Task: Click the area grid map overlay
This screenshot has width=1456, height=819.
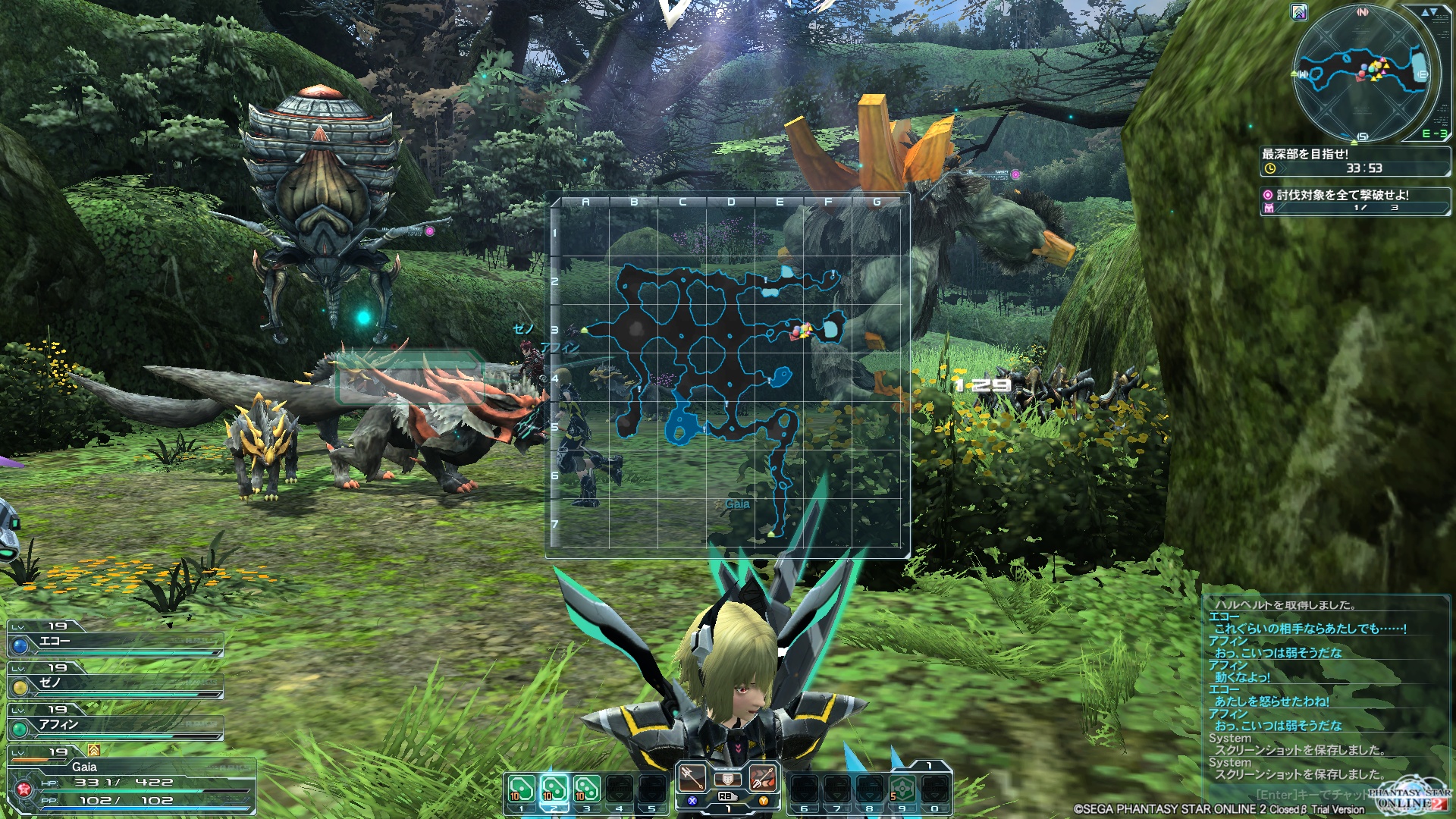Action: click(x=728, y=375)
